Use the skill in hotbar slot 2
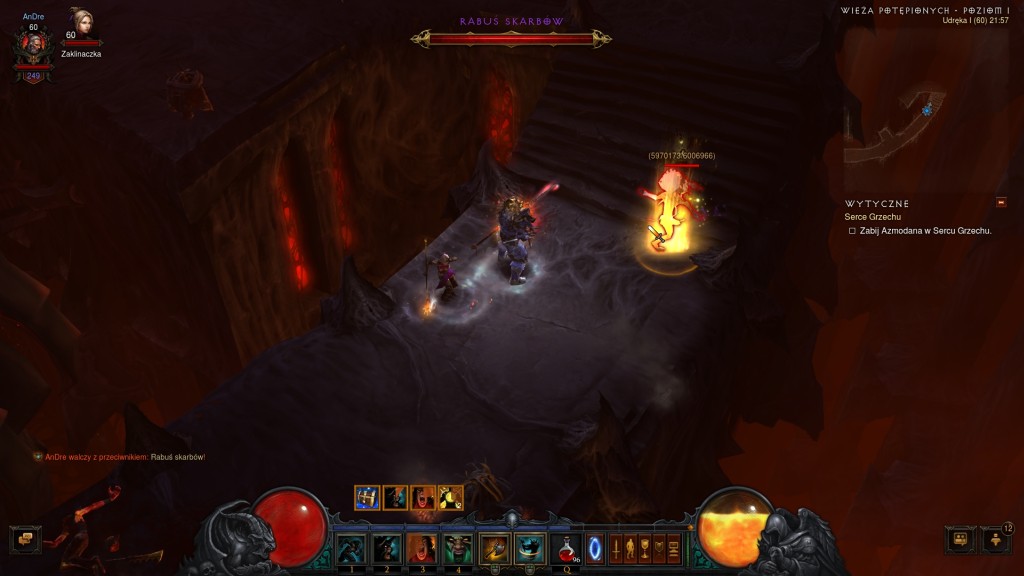The image size is (1024, 576). pos(386,548)
